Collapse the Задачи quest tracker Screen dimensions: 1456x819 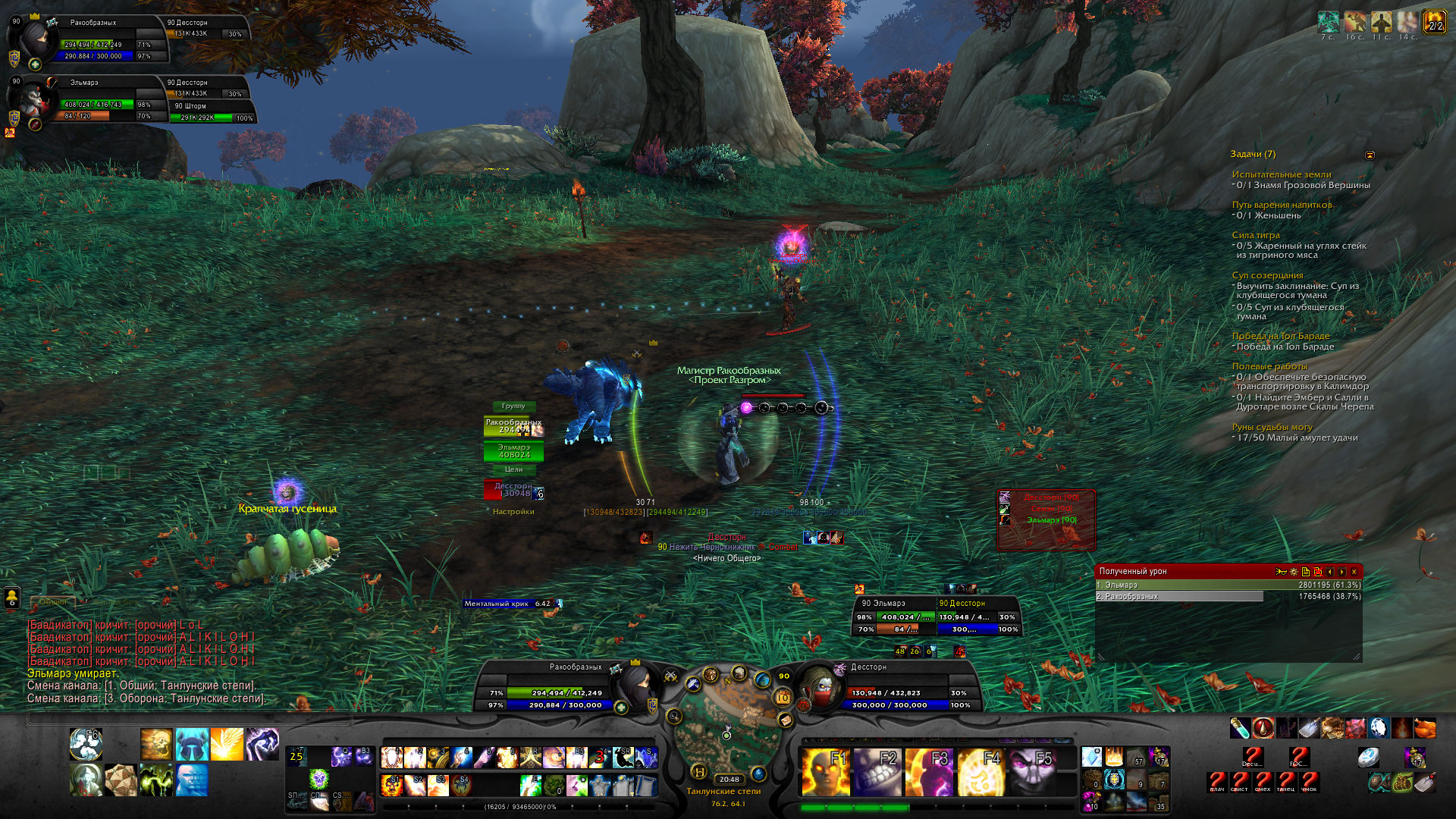point(1370,155)
